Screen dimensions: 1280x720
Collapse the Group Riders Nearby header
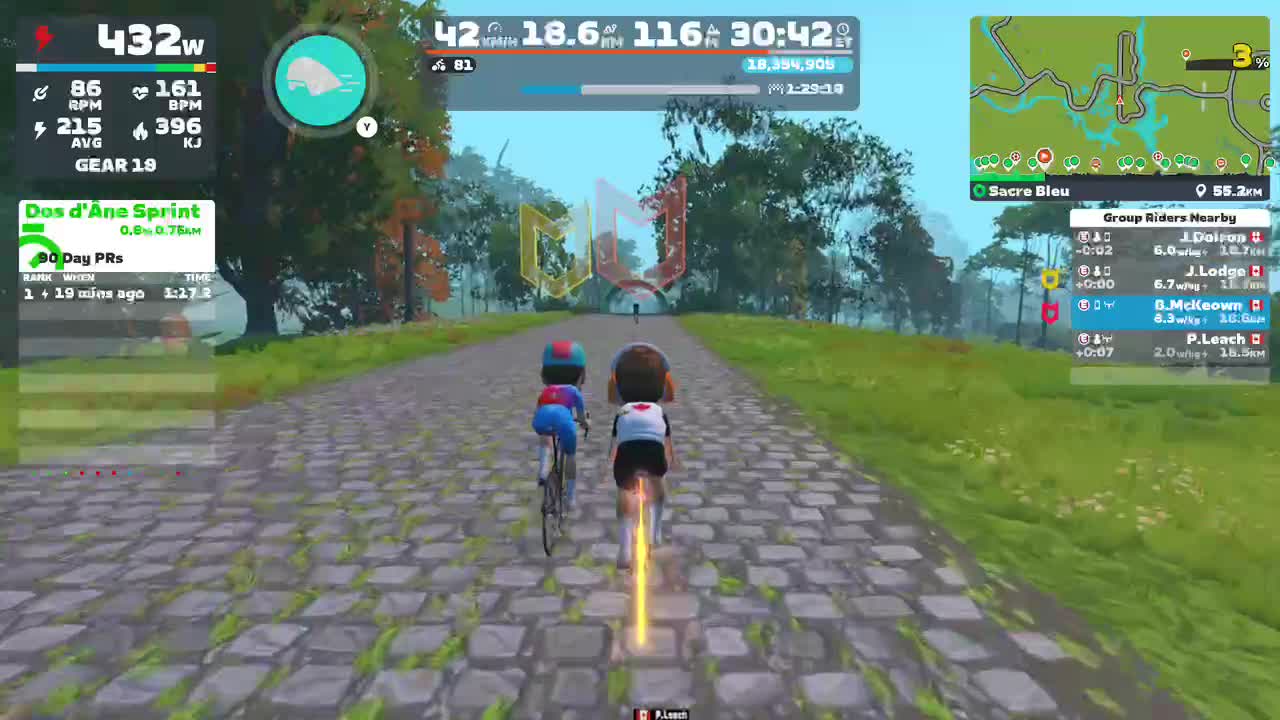tap(1170, 217)
